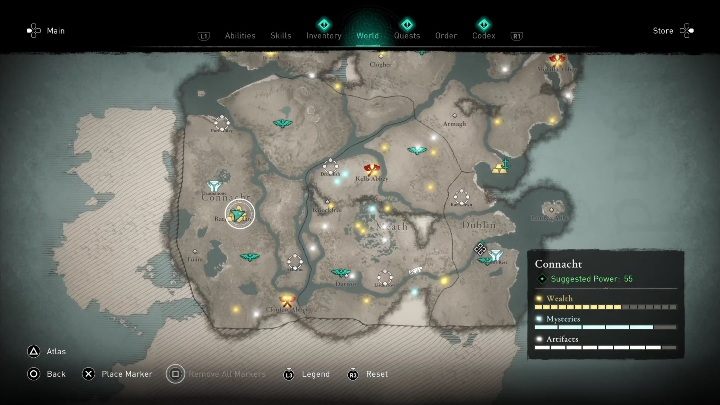720x405 pixels.
Task: Open the Quests tab
Action: [407, 35]
